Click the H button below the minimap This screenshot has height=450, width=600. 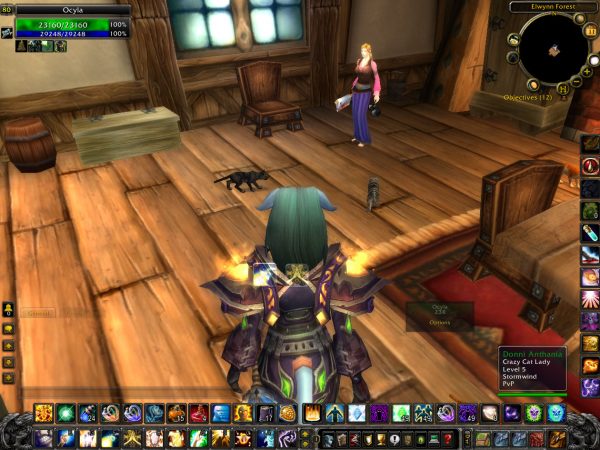(564, 89)
